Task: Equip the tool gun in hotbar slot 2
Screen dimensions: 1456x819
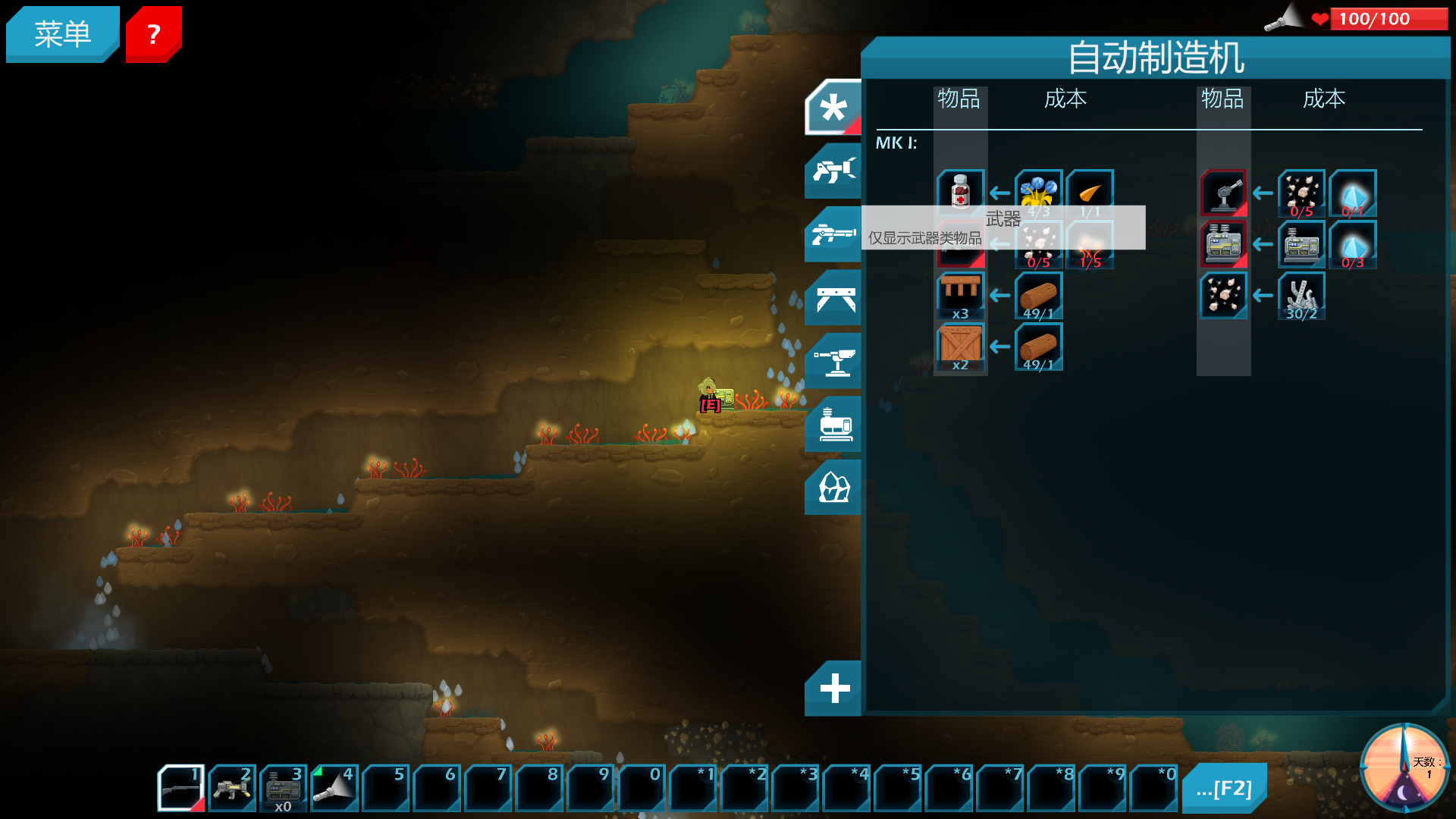Action: pyautogui.click(x=232, y=788)
